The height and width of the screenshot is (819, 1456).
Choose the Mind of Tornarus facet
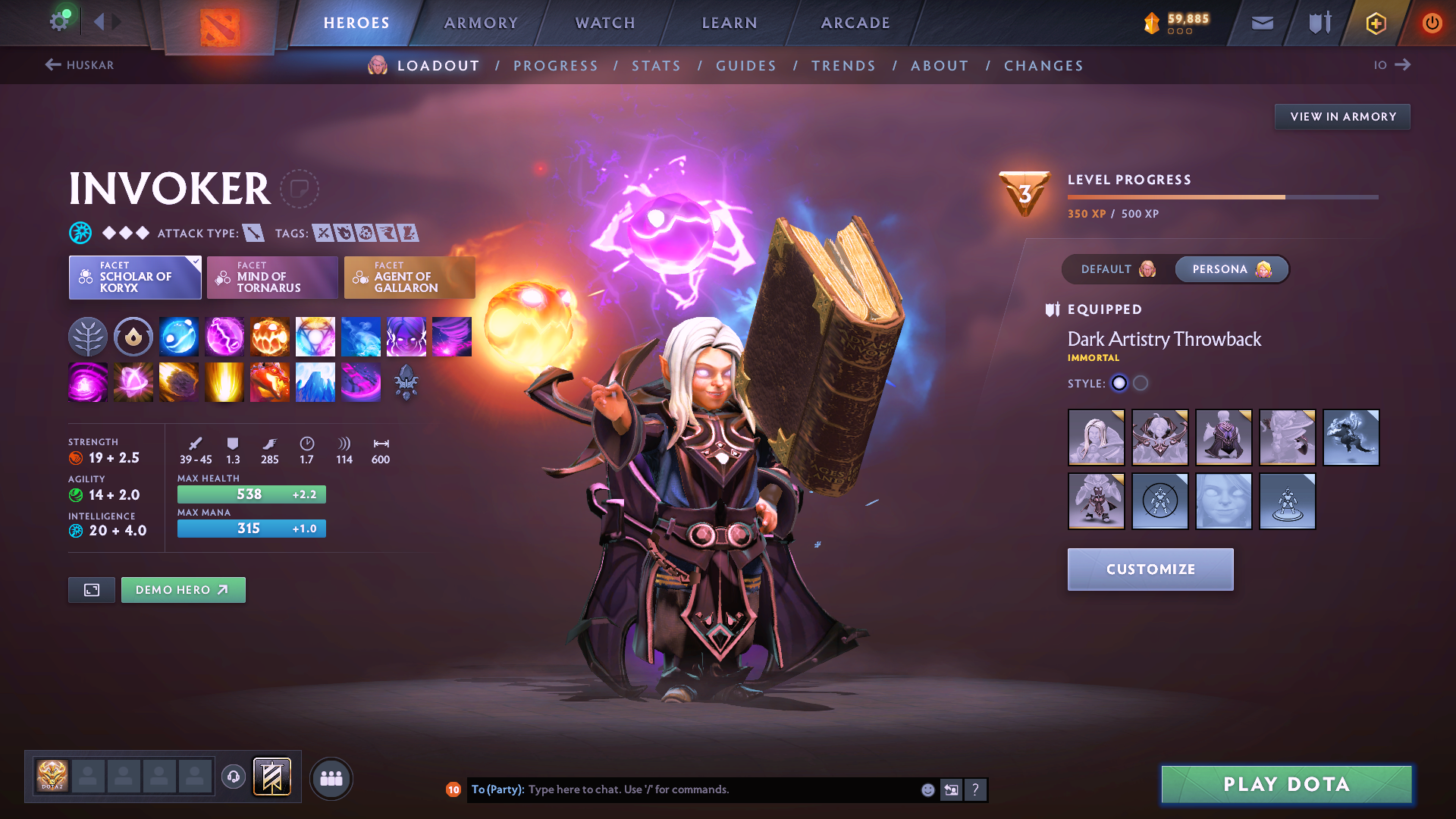point(272,278)
